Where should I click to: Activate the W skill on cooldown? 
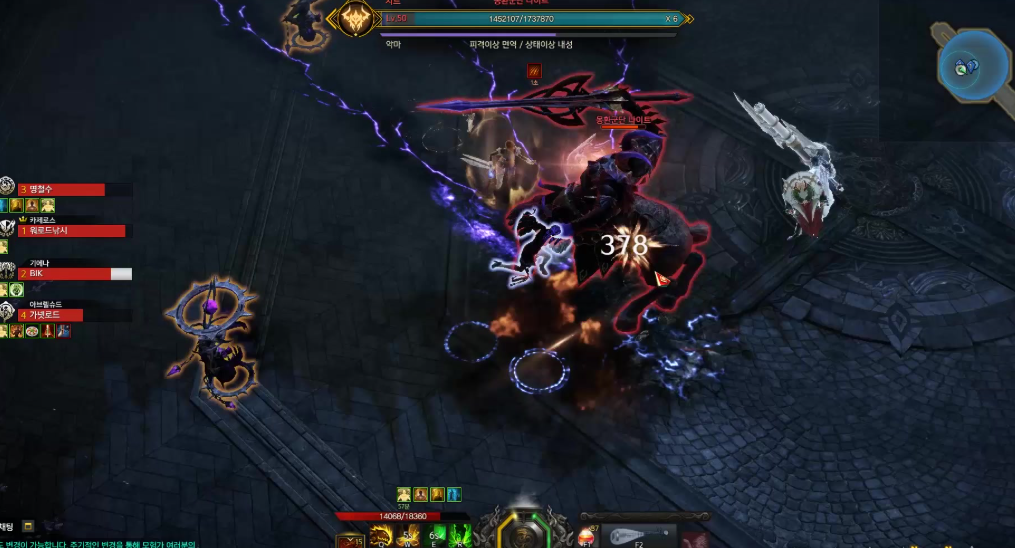[x=409, y=539]
